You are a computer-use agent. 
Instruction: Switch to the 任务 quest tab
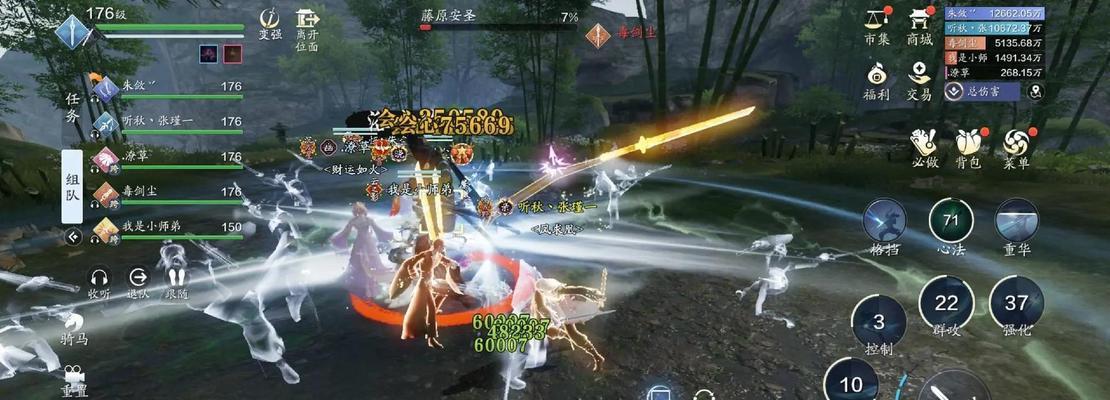(x=72, y=107)
